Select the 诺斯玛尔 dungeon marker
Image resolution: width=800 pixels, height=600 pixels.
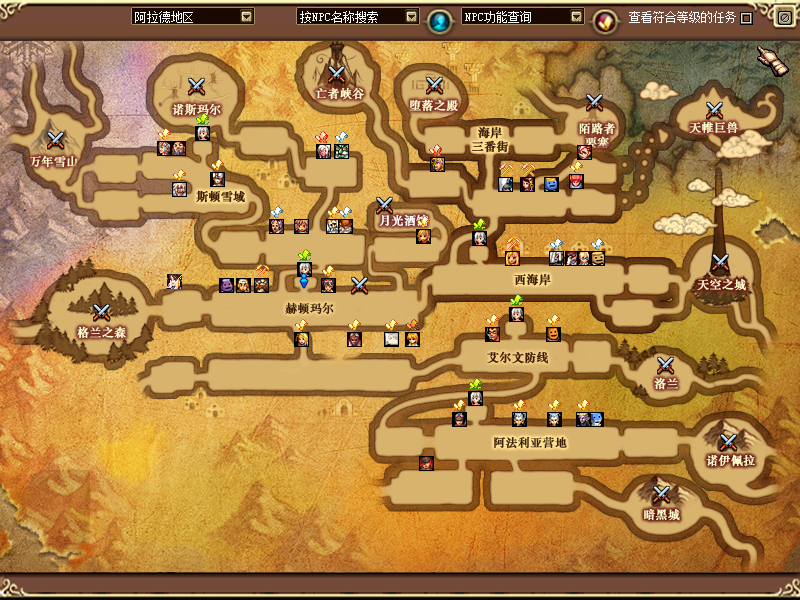(196, 87)
